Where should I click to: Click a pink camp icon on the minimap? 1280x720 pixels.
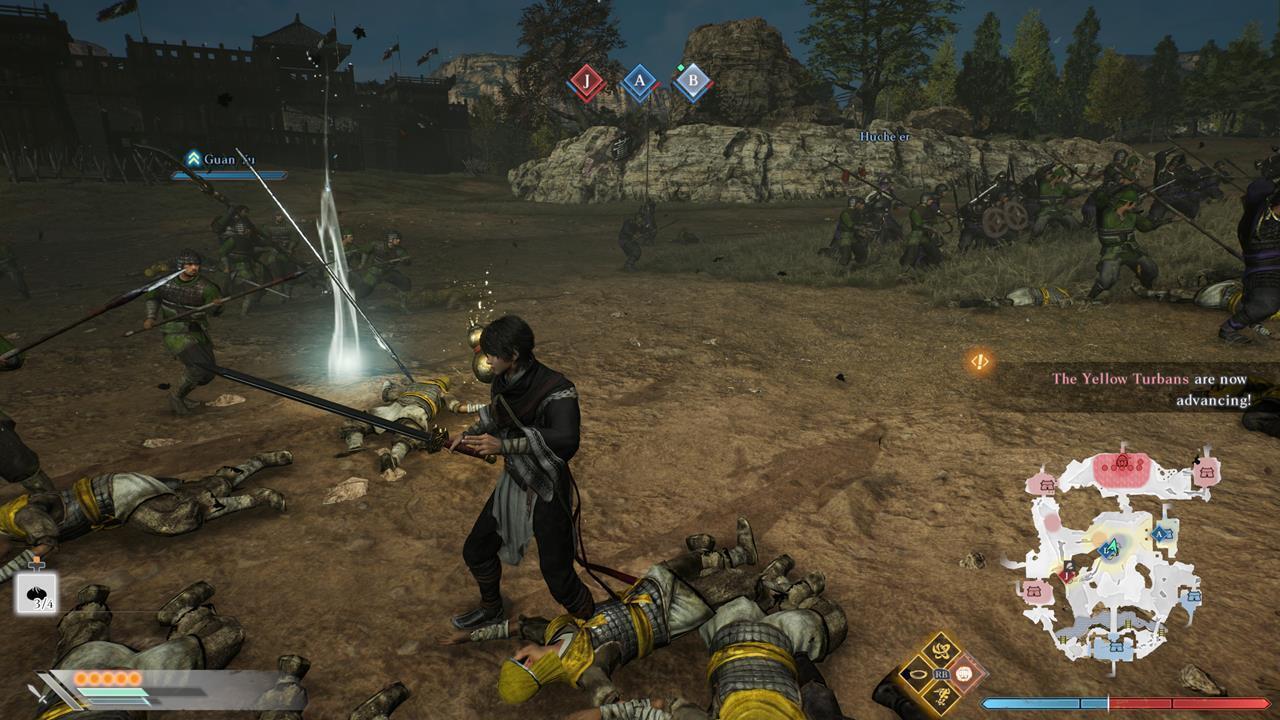coord(1048,484)
